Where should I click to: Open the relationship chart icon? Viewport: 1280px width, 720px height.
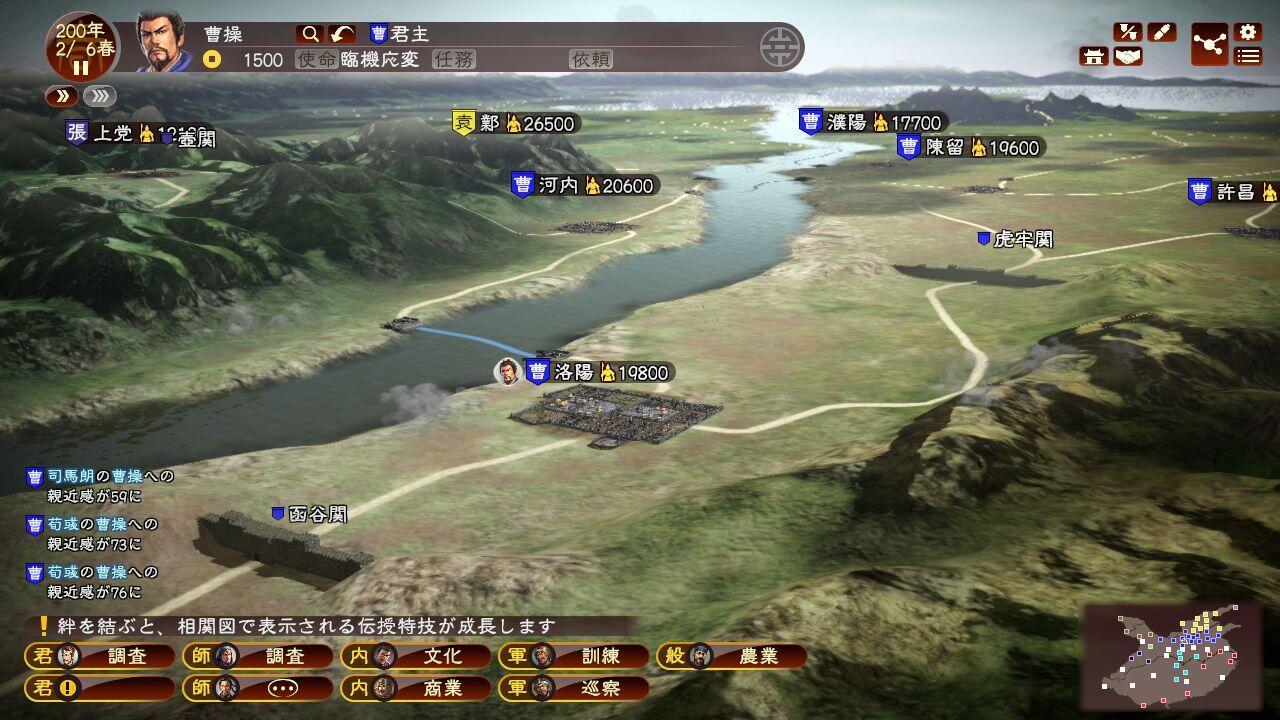pos(1211,42)
